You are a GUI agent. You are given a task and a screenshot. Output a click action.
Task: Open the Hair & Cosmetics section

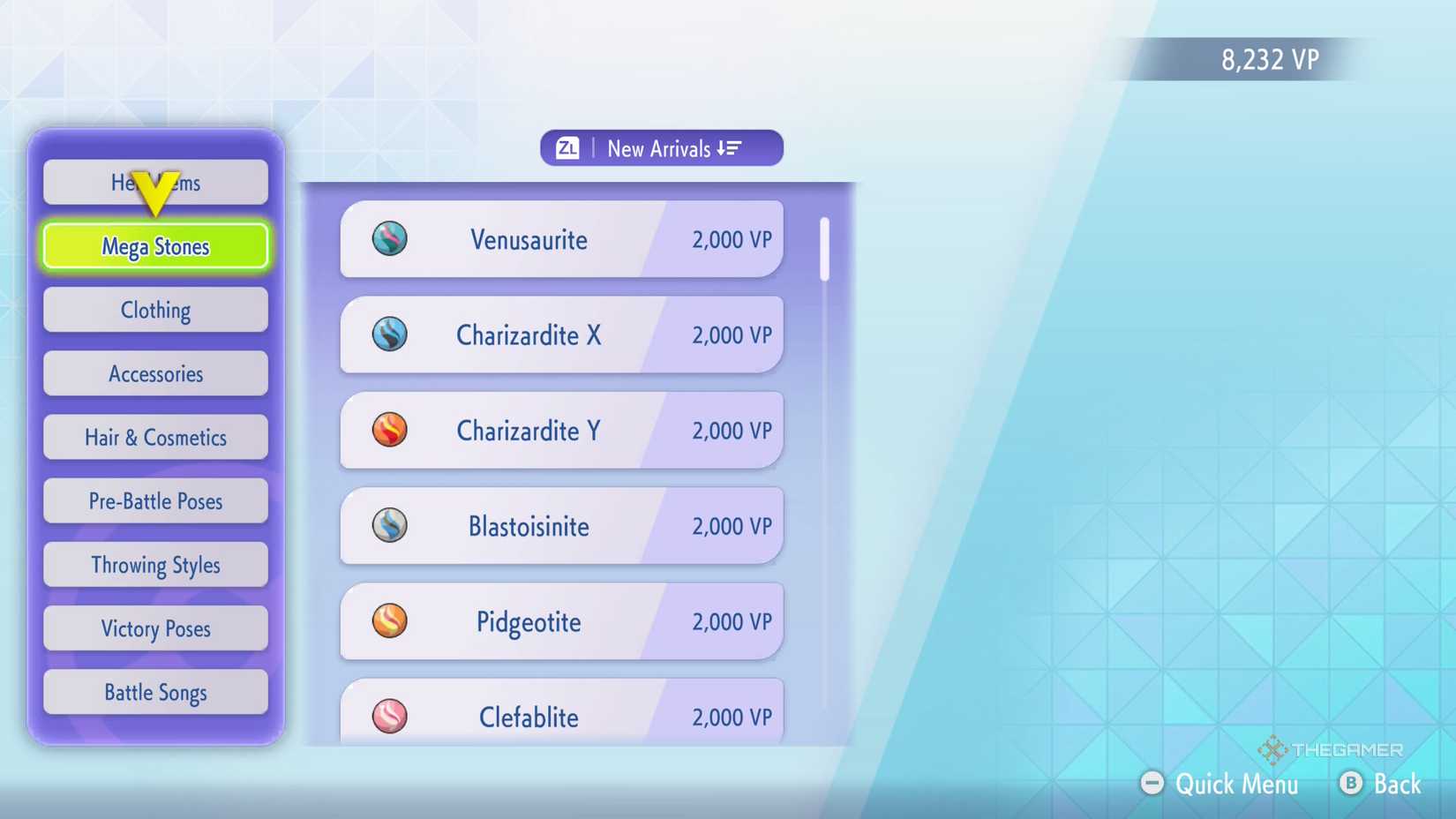[x=154, y=437]
